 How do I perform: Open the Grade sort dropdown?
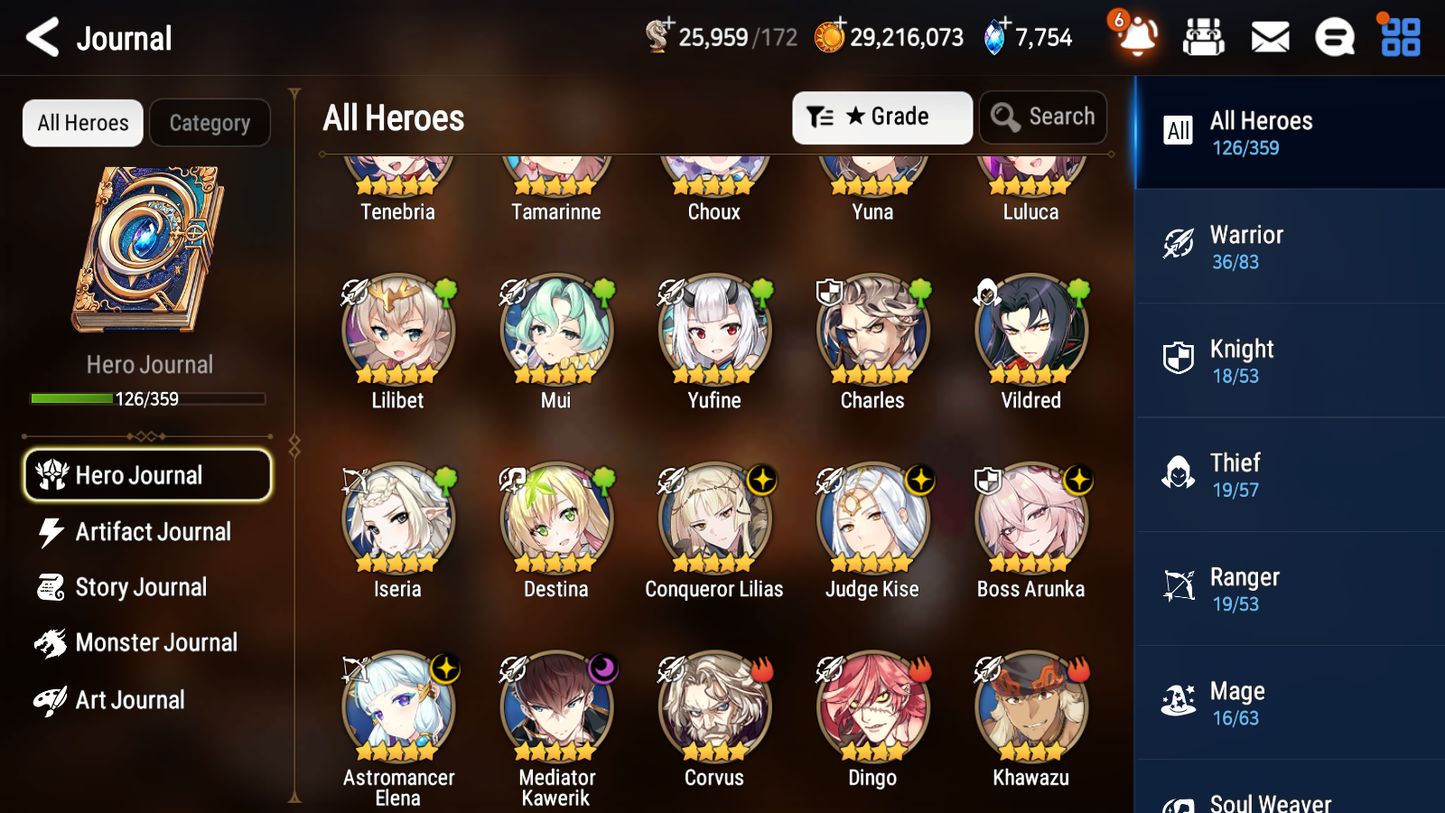click(881, 117)
